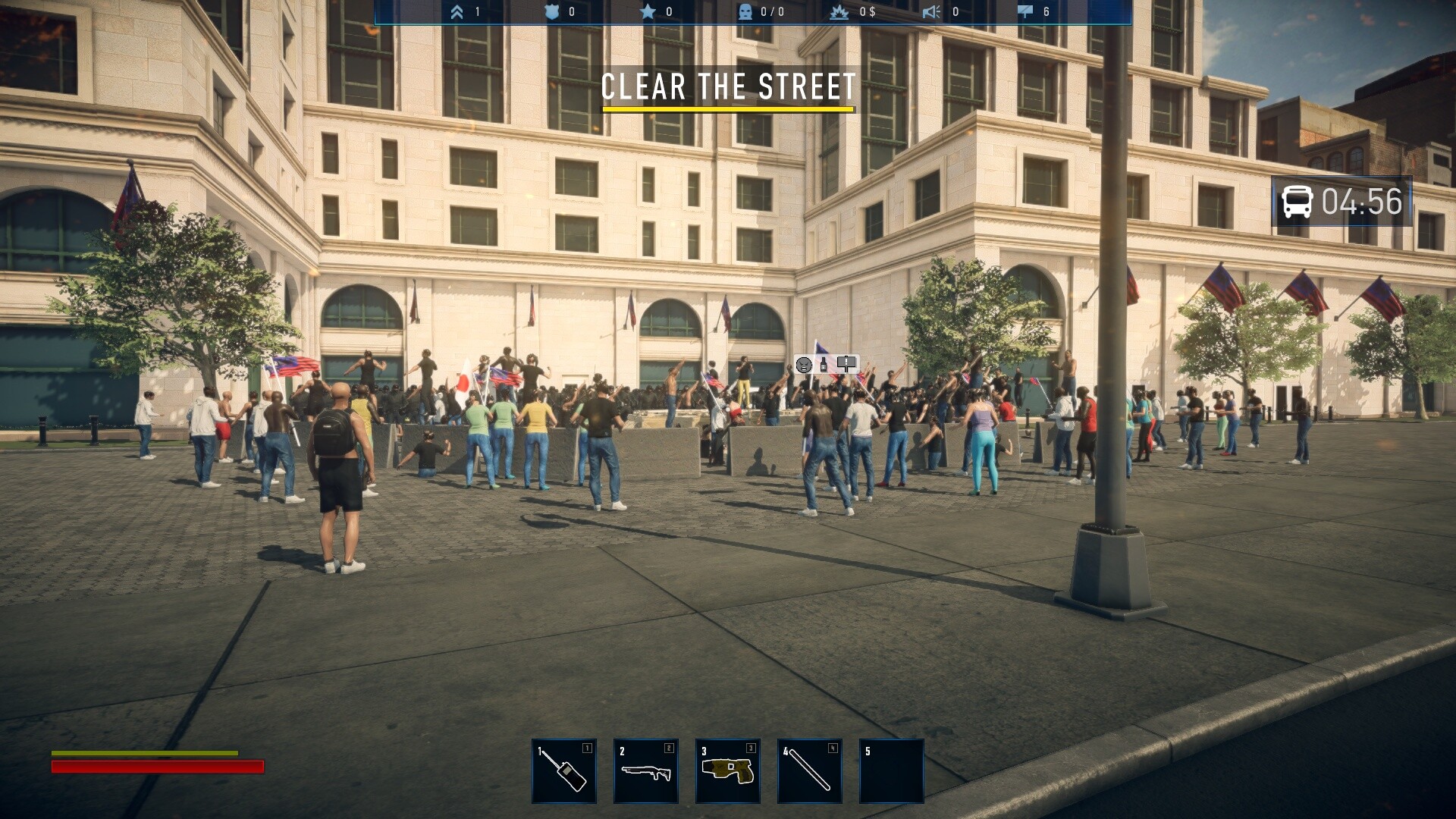Image resolution: width=1456 pixels, height=819 pixels.
Task: Click the megaphone counter icon
Action: click(933, 11)
